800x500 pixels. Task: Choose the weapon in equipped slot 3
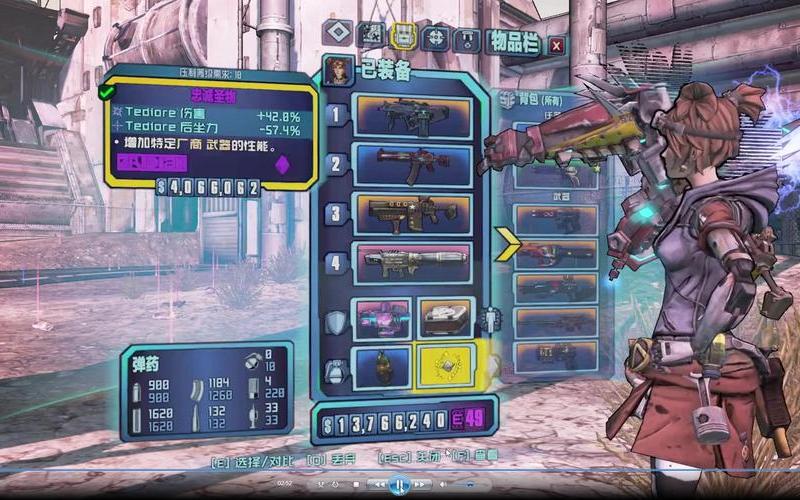click(414, 213)
